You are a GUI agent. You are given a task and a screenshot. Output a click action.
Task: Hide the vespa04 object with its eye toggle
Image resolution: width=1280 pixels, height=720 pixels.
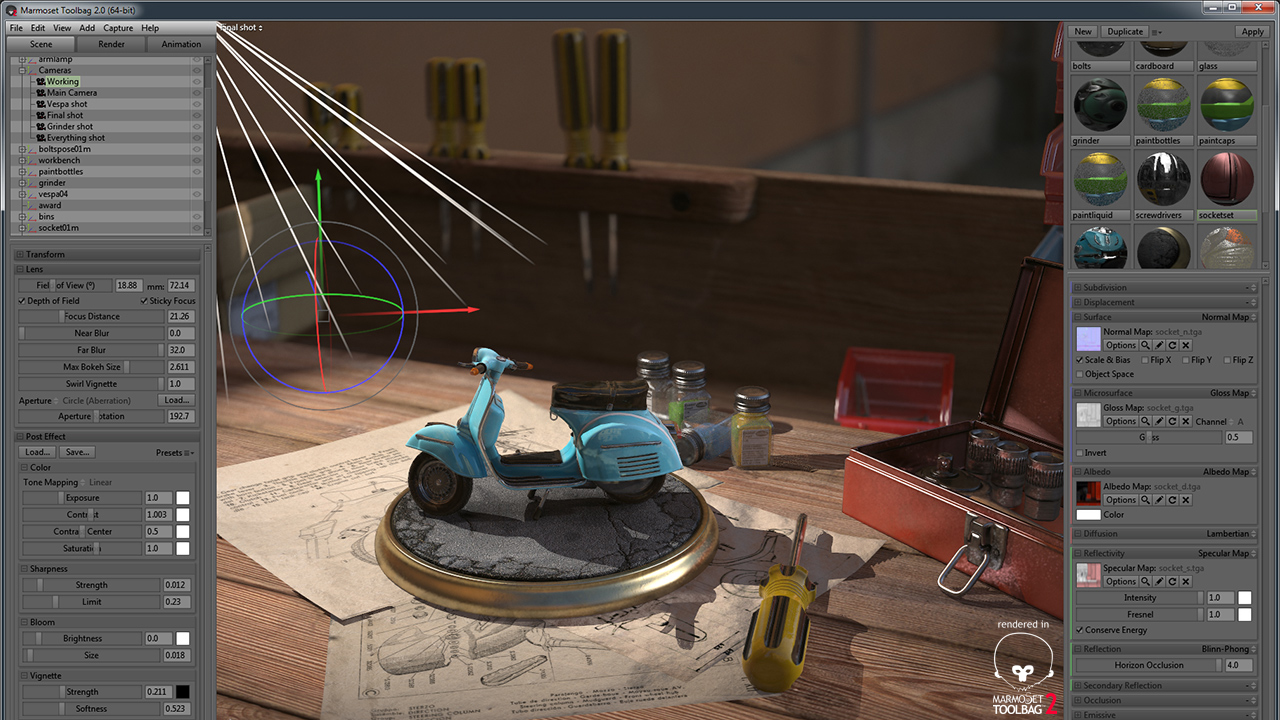196,193
